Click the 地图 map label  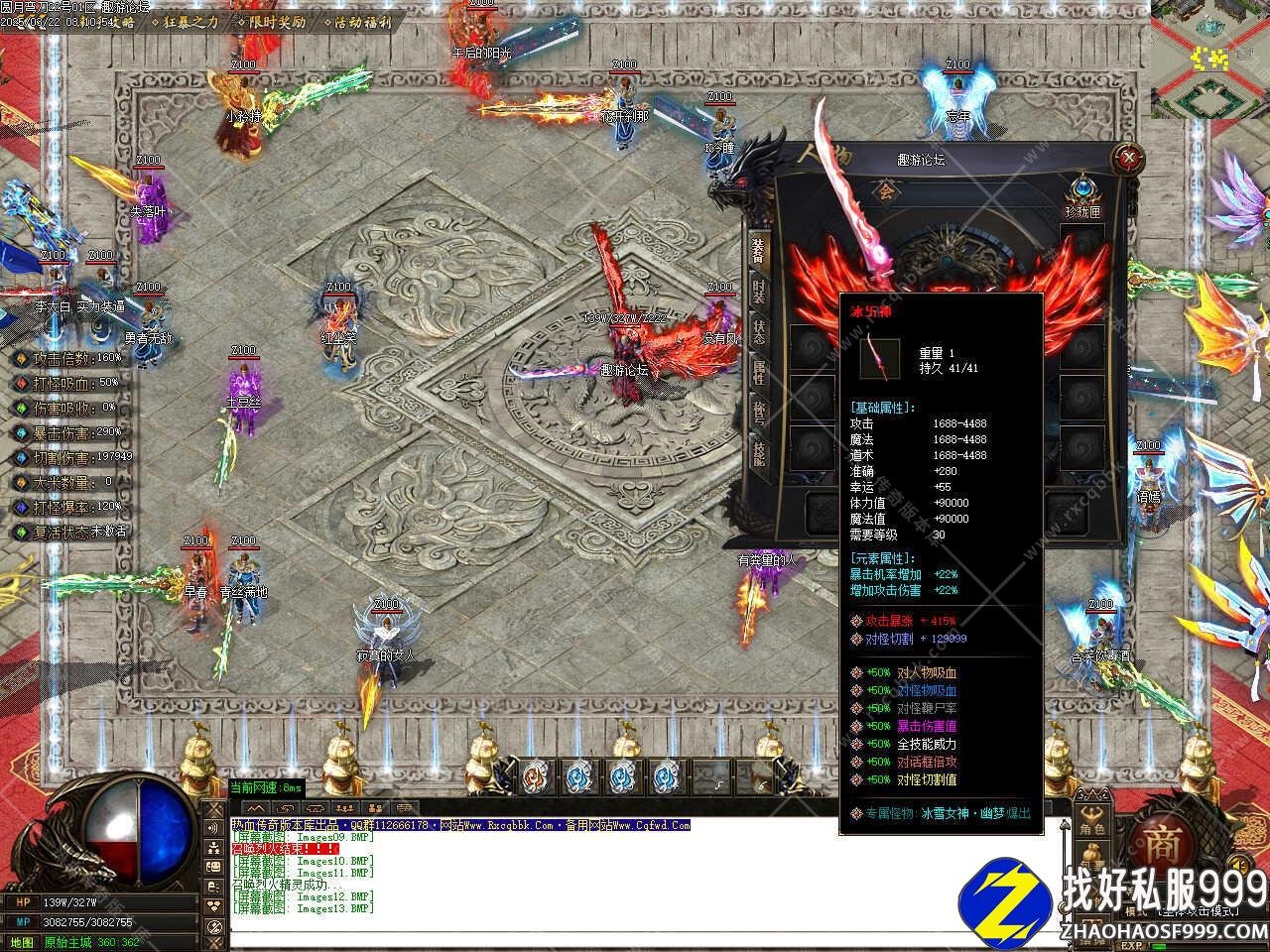tap(21, 941)
